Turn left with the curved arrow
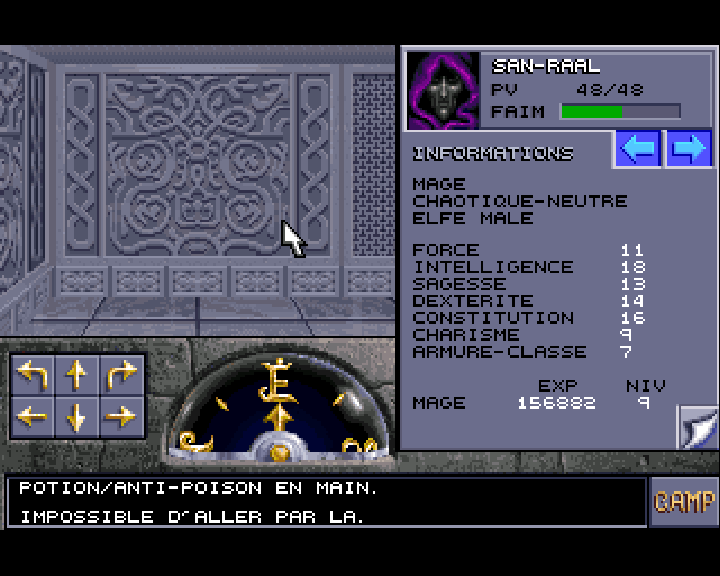Screen dimensions: 720x576 (x=33, y=375)
